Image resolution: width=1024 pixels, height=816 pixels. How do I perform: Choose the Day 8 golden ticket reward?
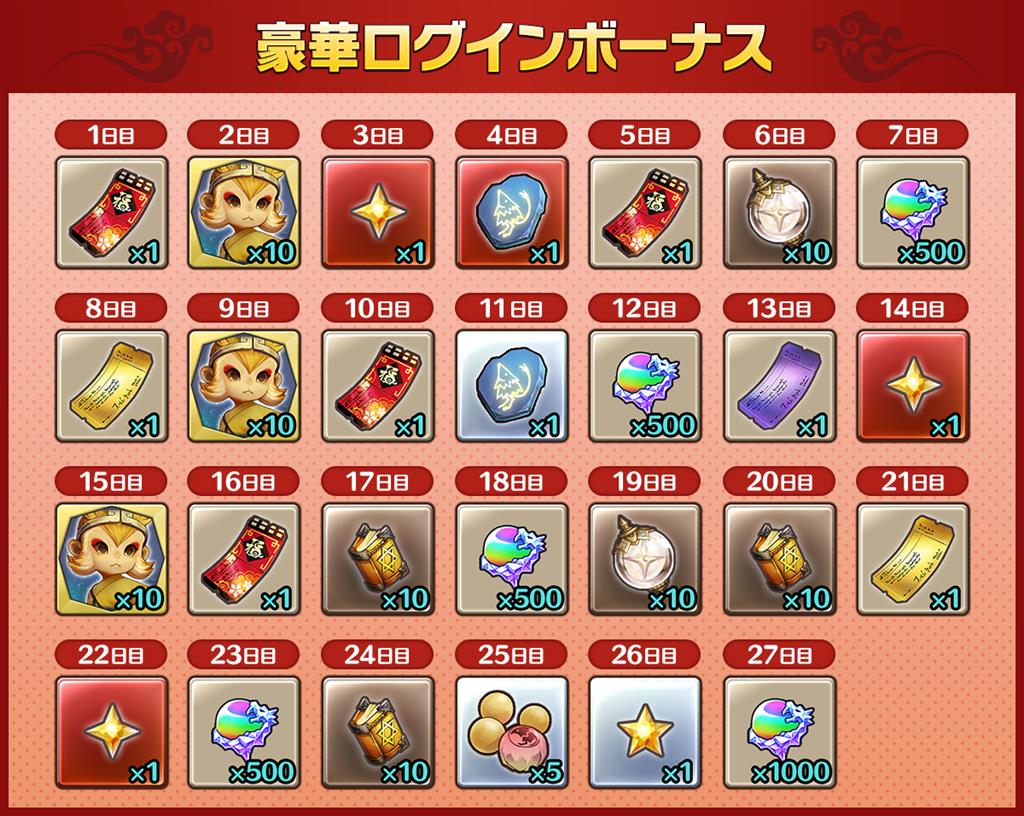[110, 386]
